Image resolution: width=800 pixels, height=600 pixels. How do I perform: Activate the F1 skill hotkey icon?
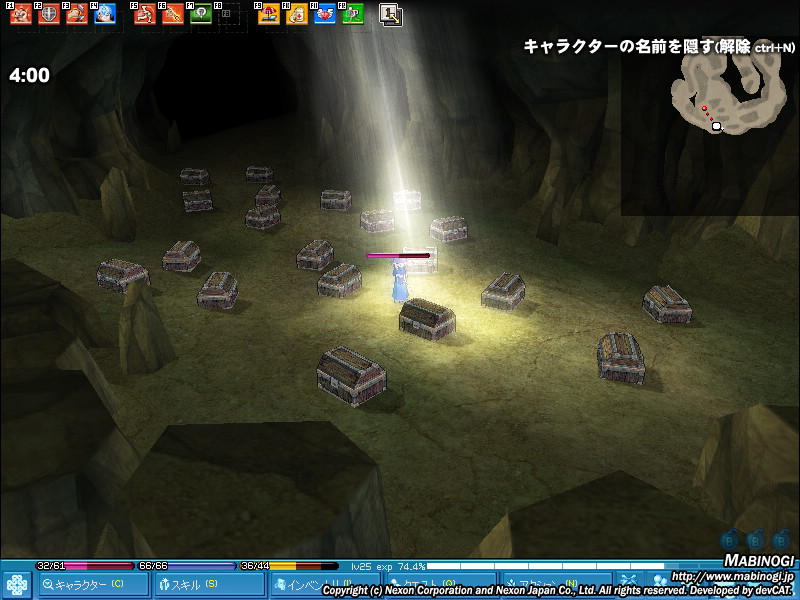[x=19, y=14]
